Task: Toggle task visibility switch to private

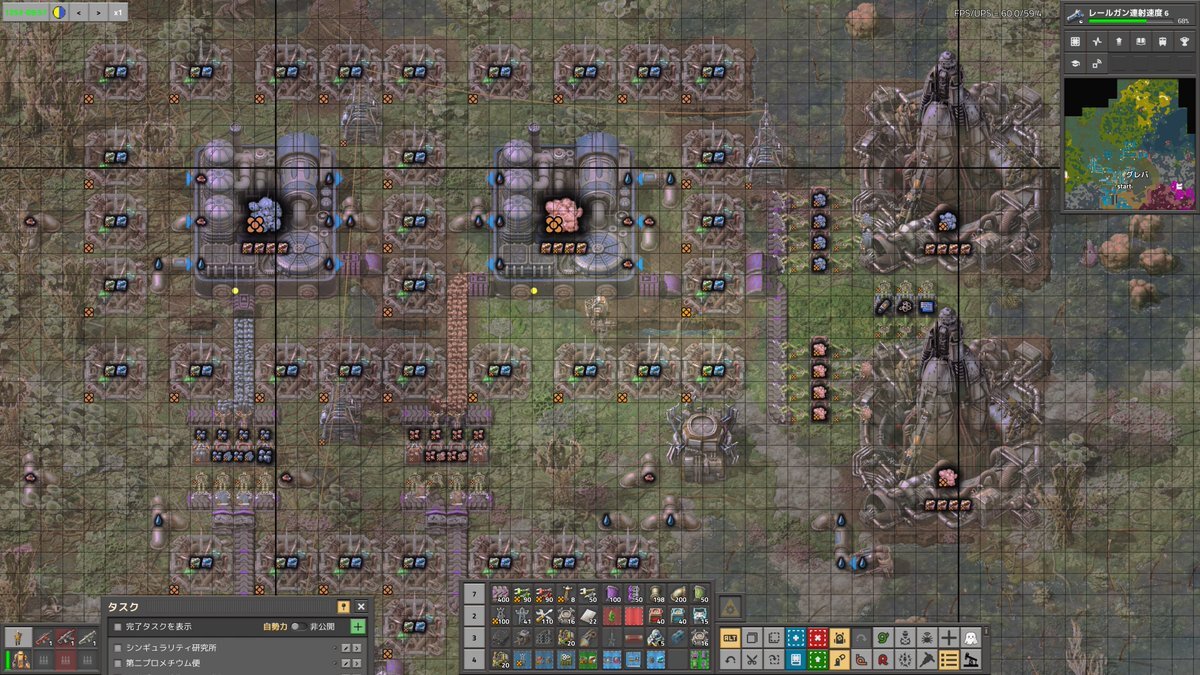Action: click(297, 627)
